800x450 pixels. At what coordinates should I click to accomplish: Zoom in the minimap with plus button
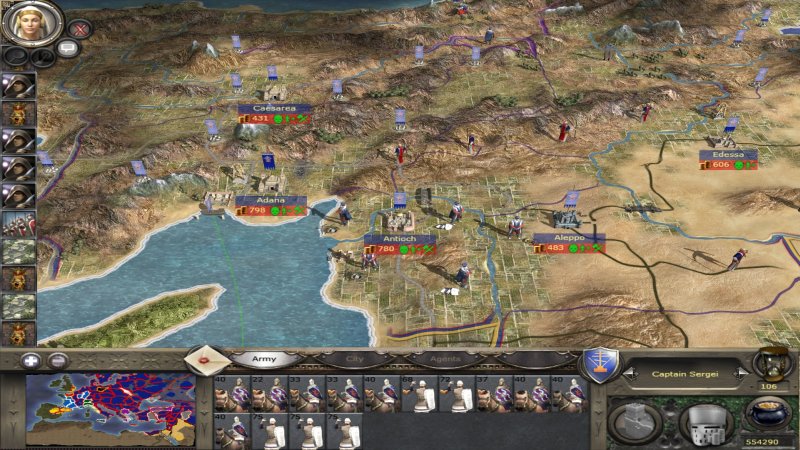click(32, 361)
